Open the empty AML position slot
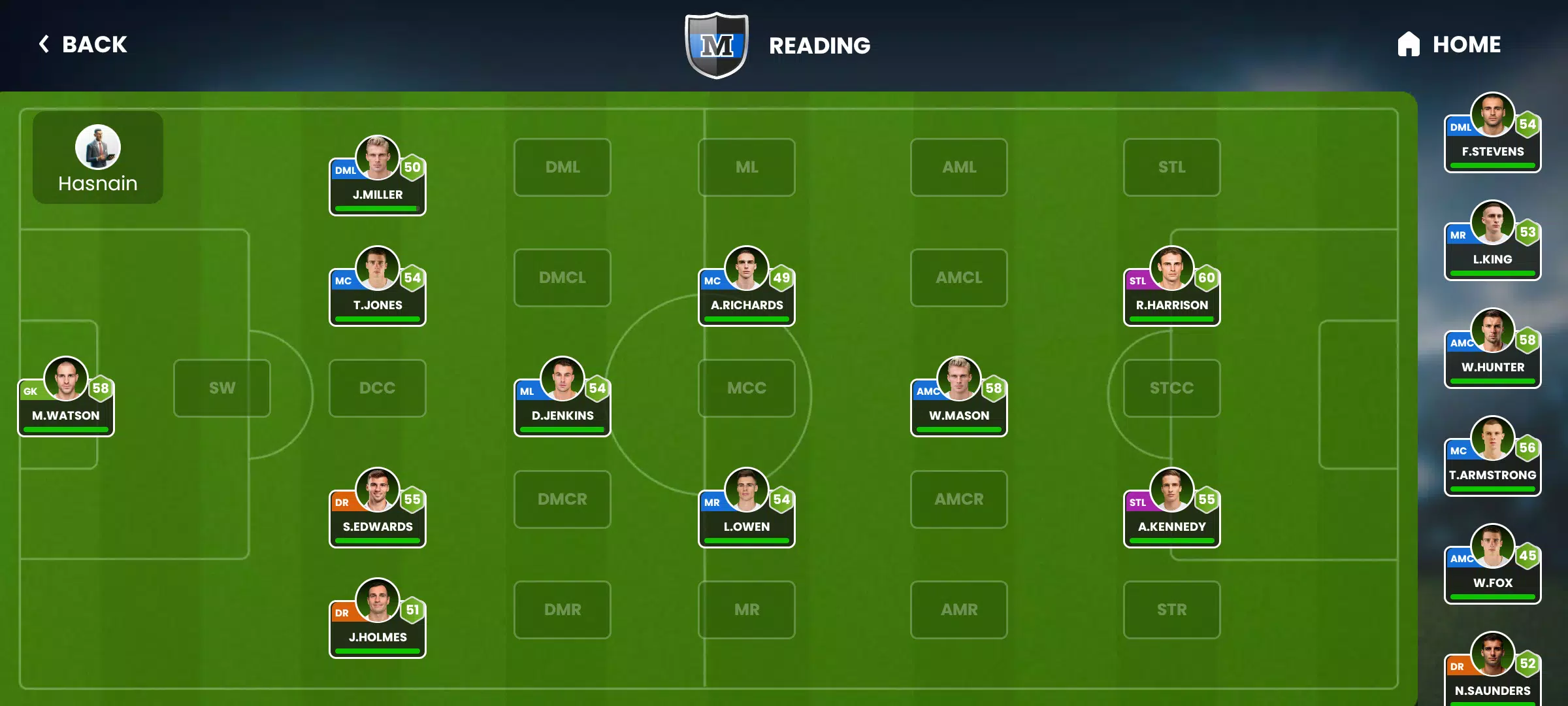This screenshot has width=1568, height=706. pyautogui.click(x=958, y=167)
